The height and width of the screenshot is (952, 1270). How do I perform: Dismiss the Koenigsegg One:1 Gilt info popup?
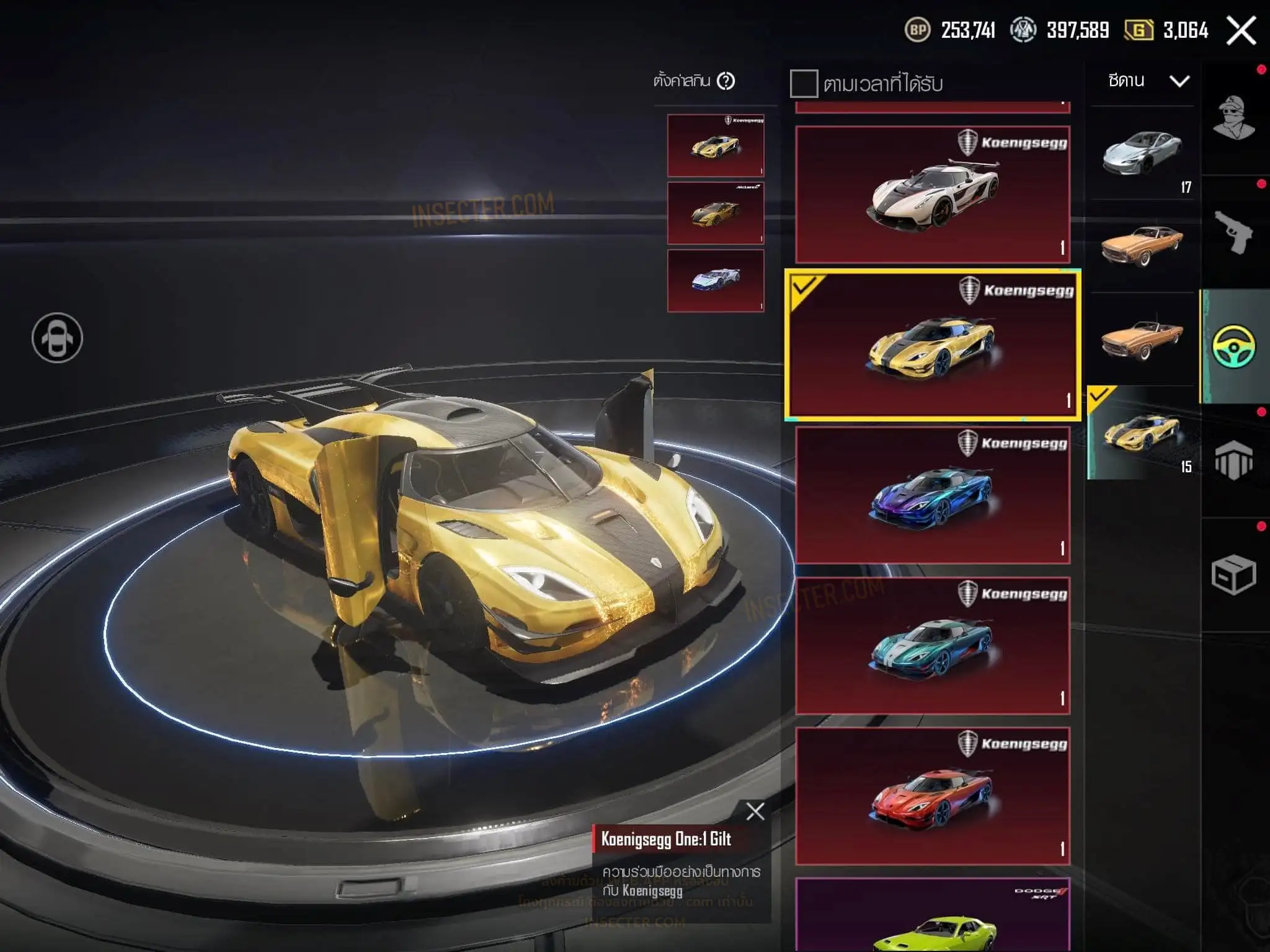tap(755, 811)
